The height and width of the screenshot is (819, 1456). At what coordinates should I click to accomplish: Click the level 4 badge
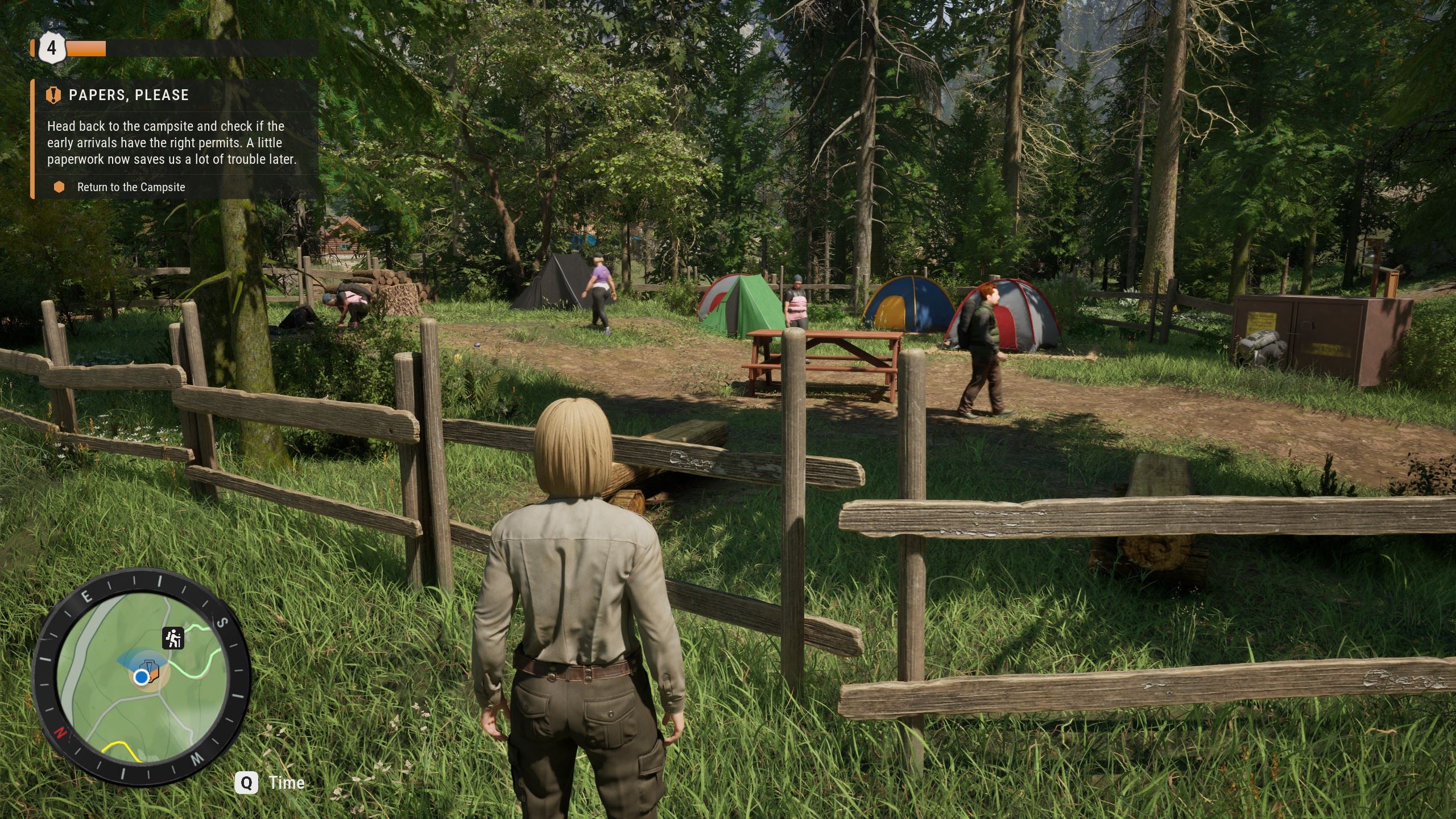[x=52, y=48]
